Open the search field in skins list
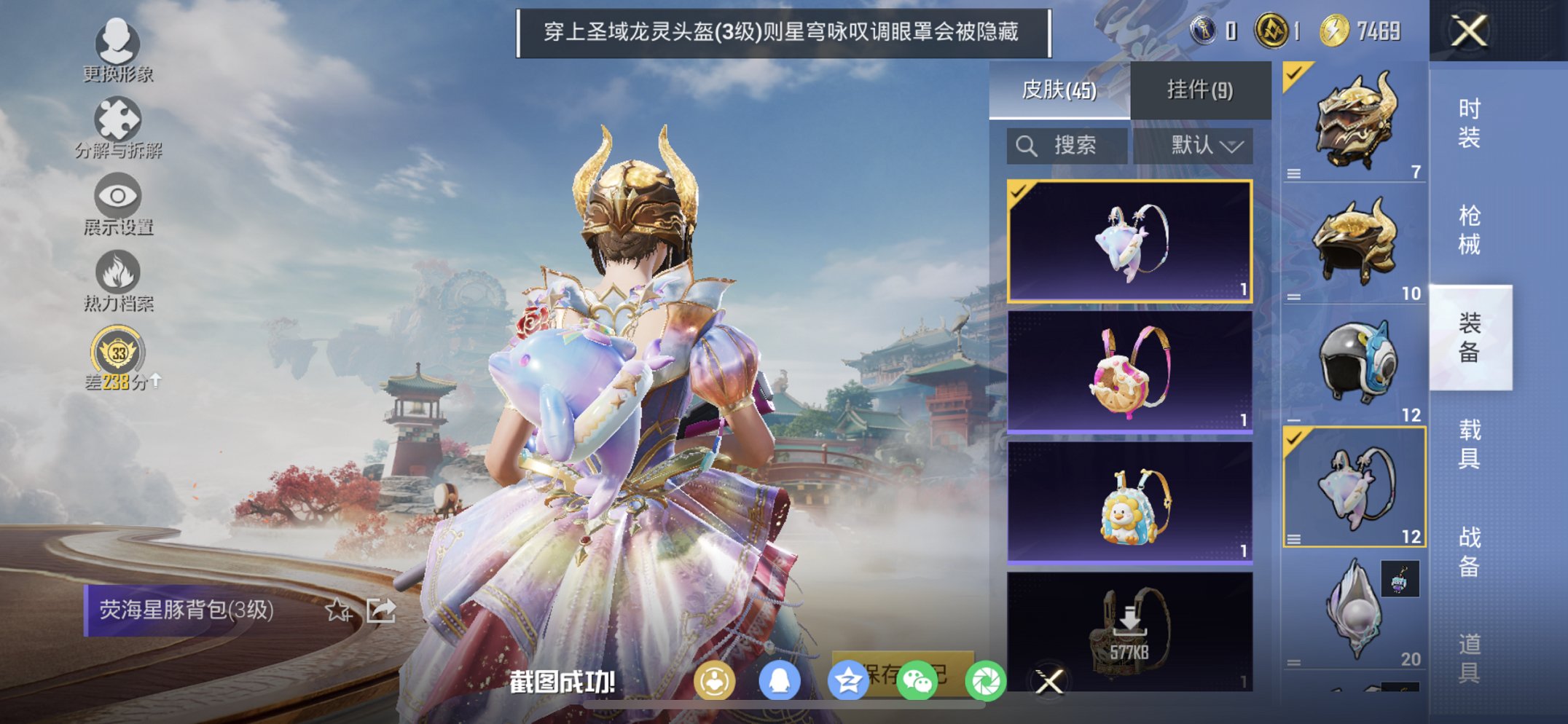The image size is (1568, 724). [1066, 144]
